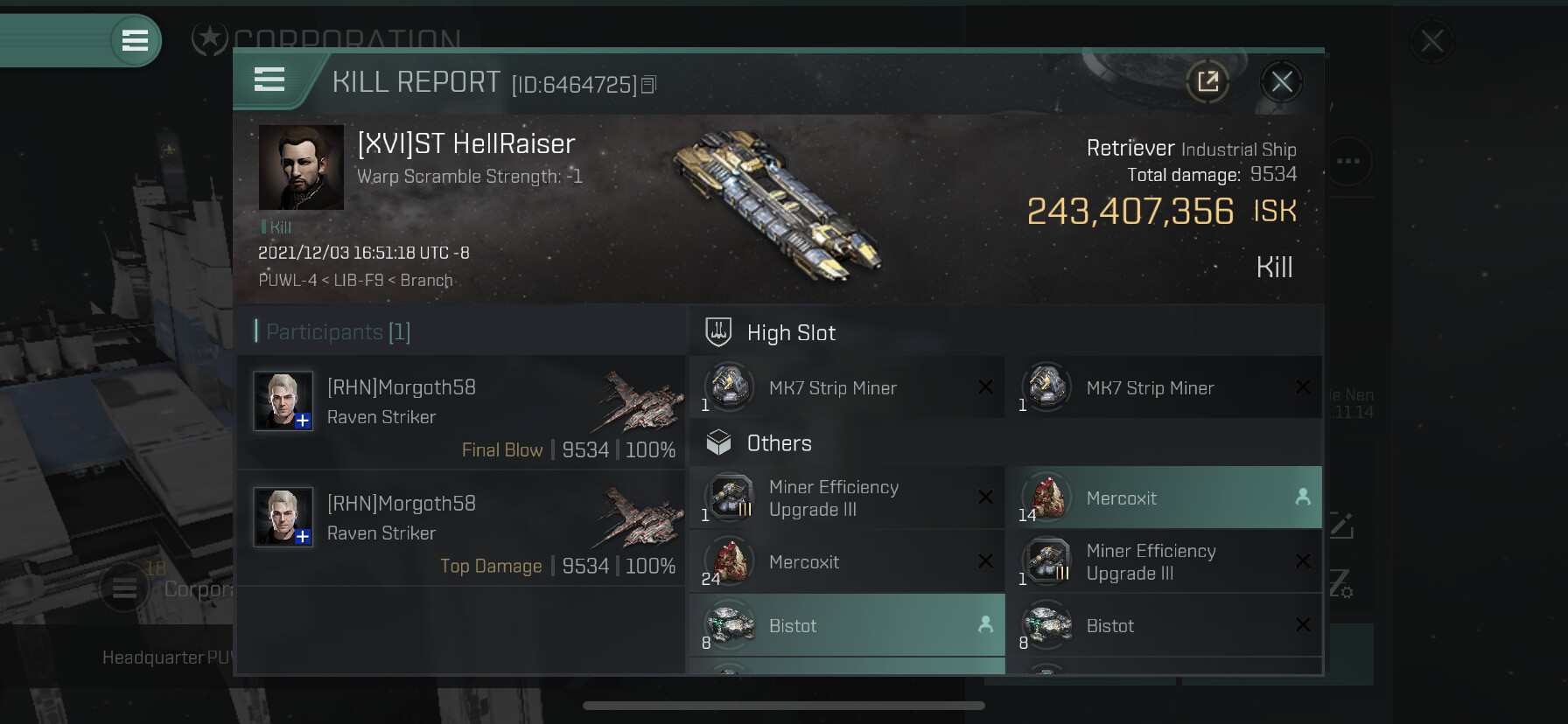Close the background Corporation panel

click(1431, 41)
